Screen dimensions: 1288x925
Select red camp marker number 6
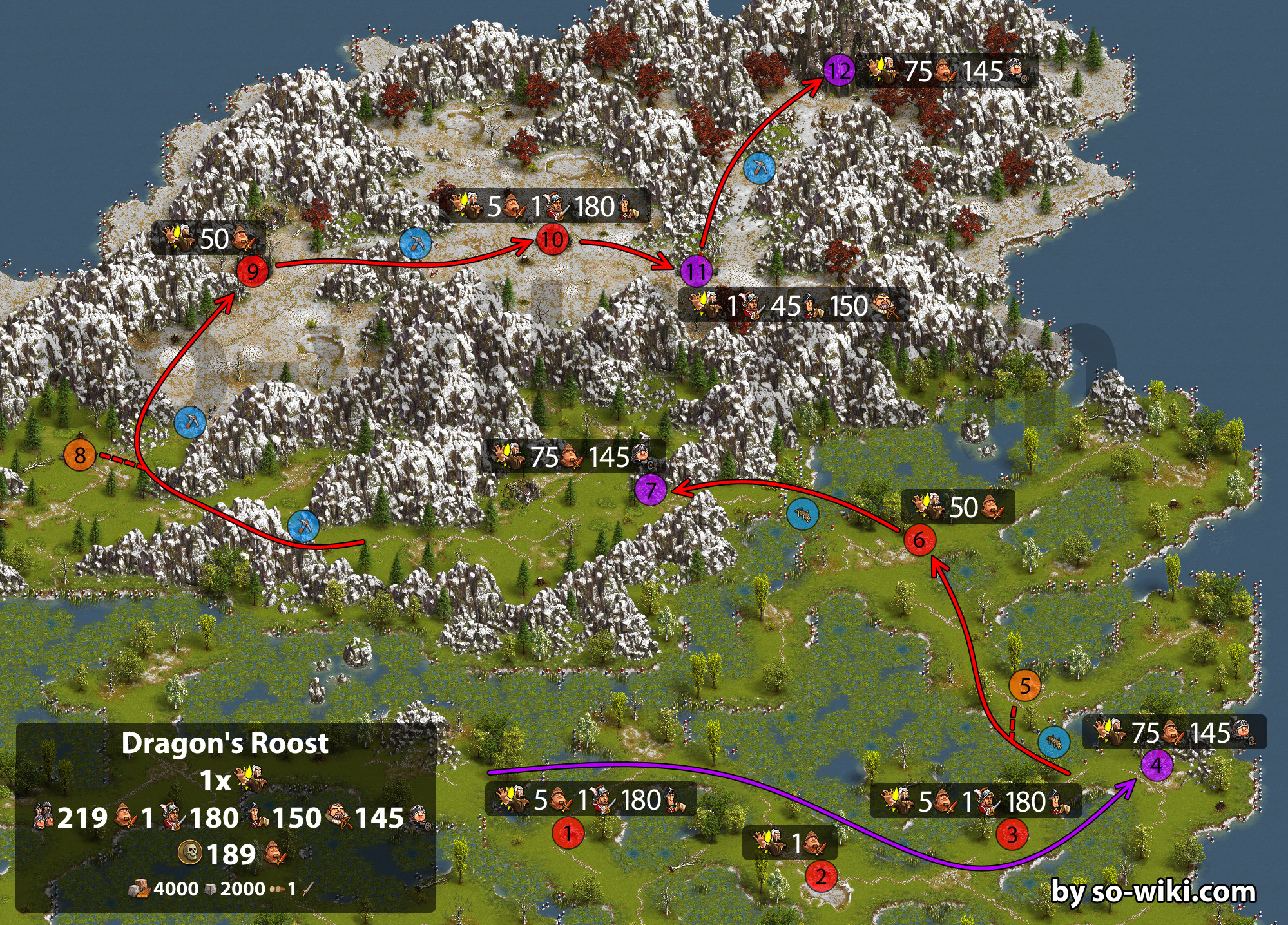(919, 540)
